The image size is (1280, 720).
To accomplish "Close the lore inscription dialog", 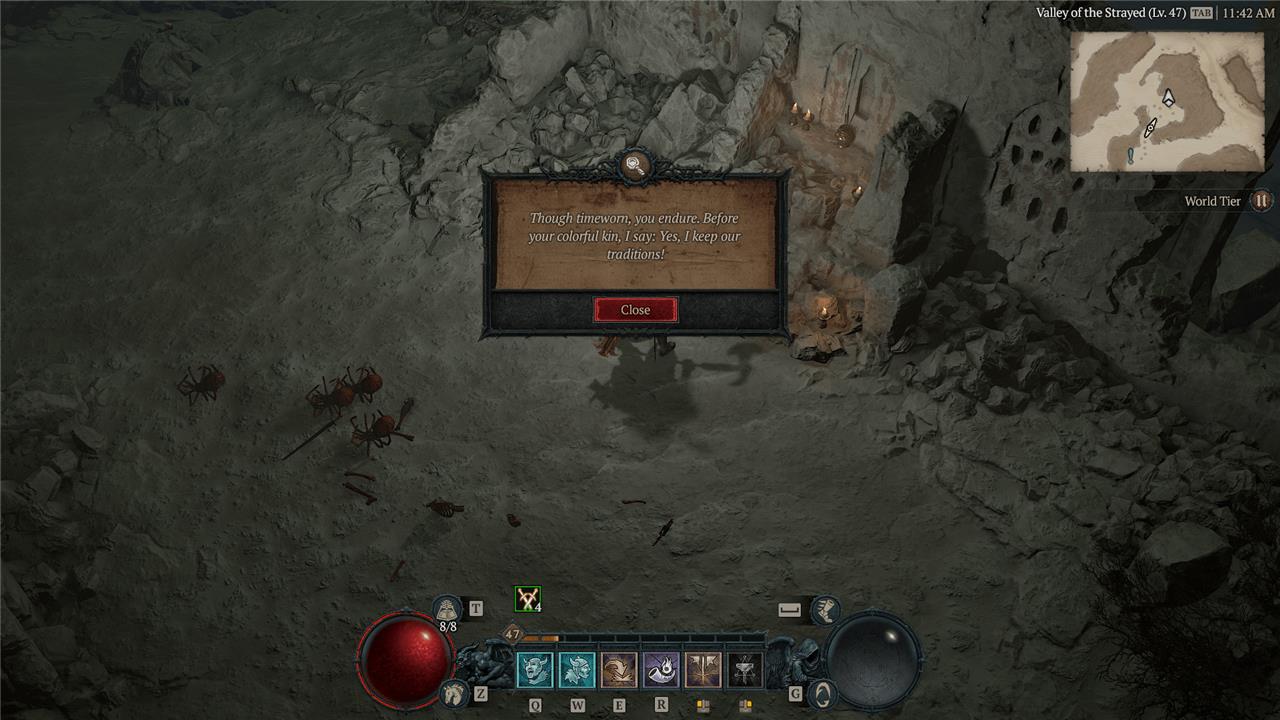I will tap(635, 310).
